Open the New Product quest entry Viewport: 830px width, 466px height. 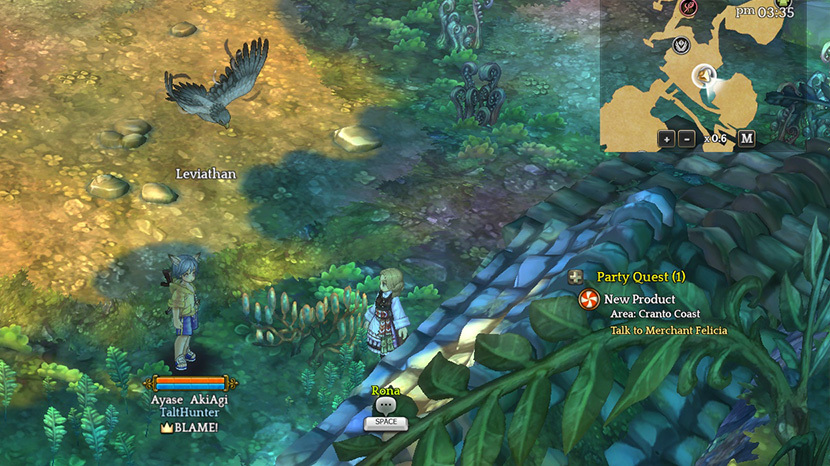click(x=639, y=299)
